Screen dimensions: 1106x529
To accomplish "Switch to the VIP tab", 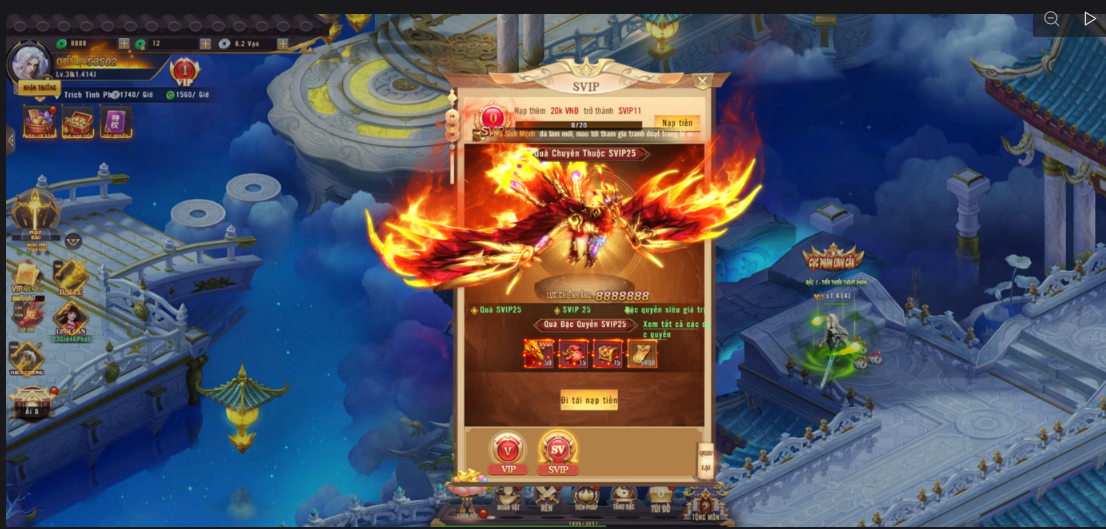I will click(x=508, y=453).
